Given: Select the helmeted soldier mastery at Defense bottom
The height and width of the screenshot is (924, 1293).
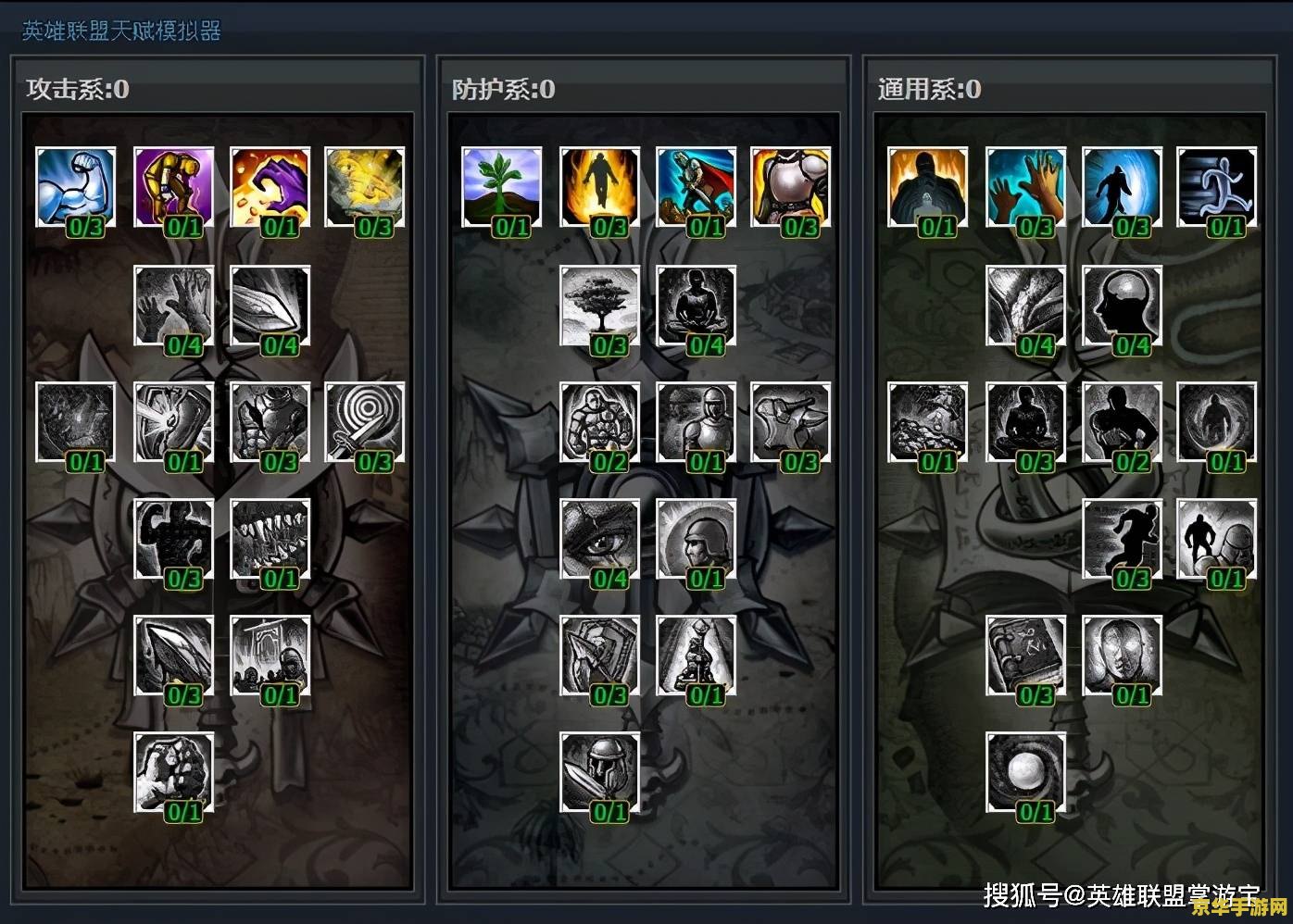Looking at the screenshot, I should tap(597, 773).
